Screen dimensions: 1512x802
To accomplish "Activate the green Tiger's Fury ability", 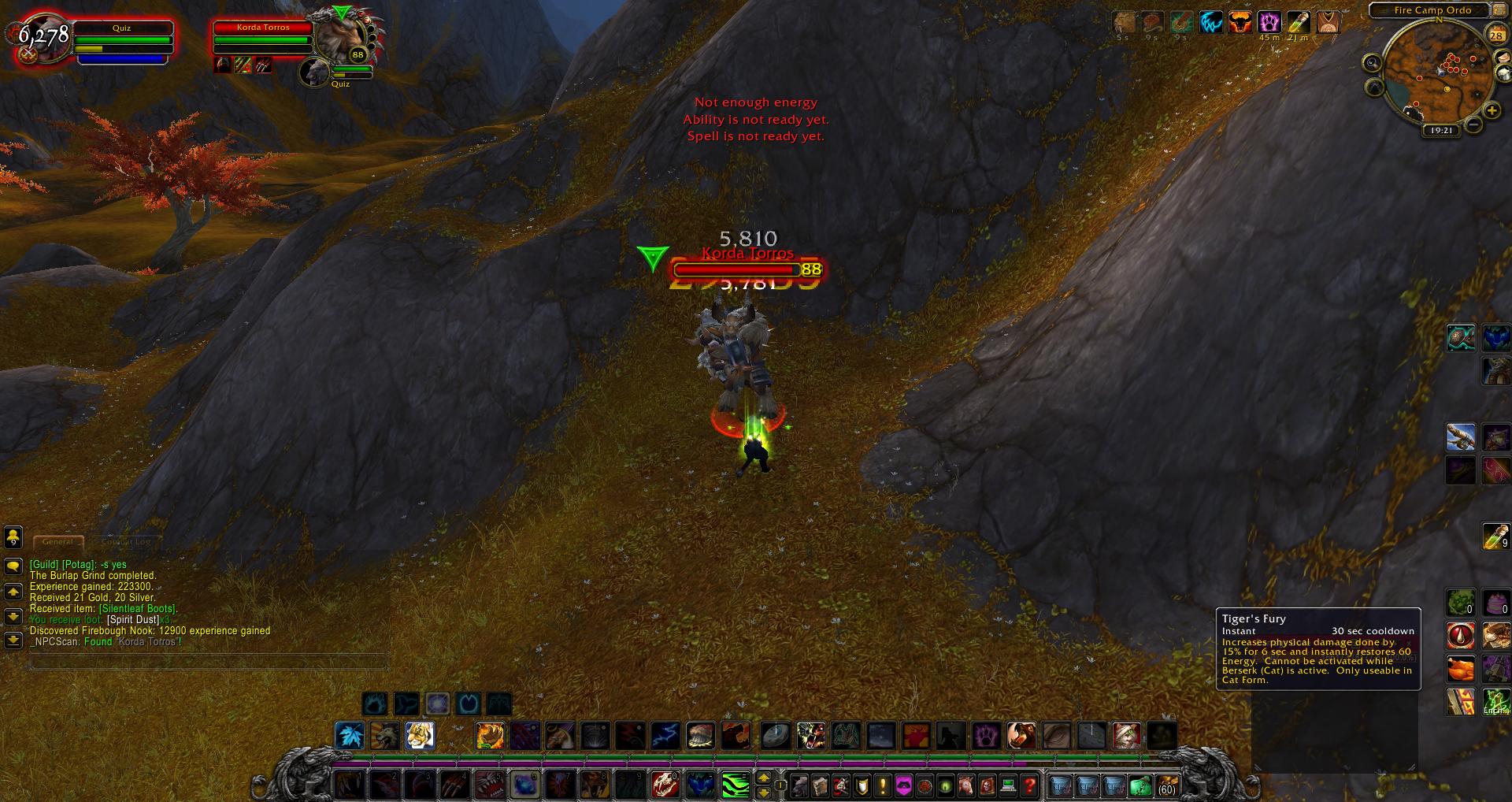I will pos(736,785).
